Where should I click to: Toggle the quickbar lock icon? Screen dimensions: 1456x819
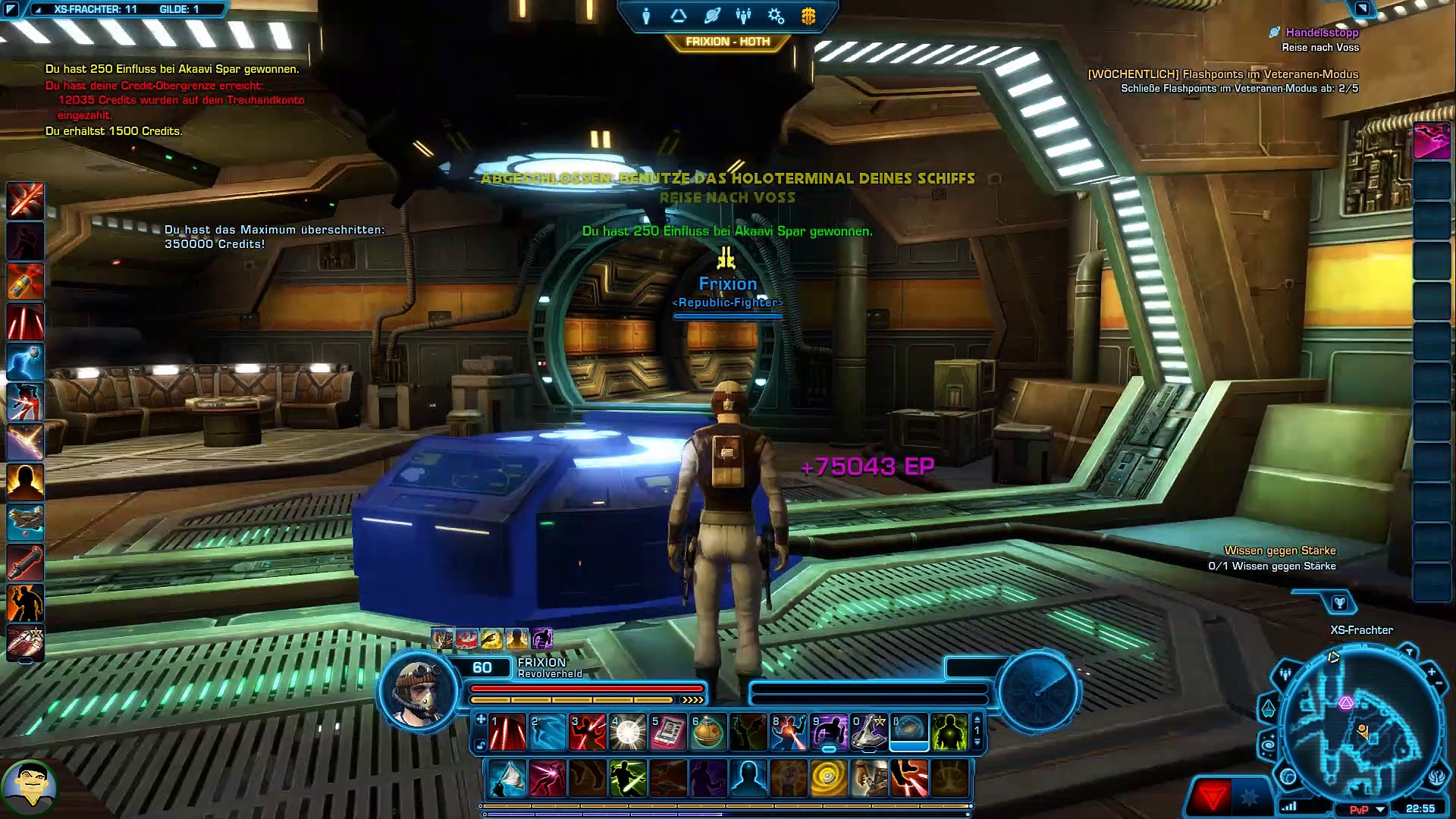point(479,746)
